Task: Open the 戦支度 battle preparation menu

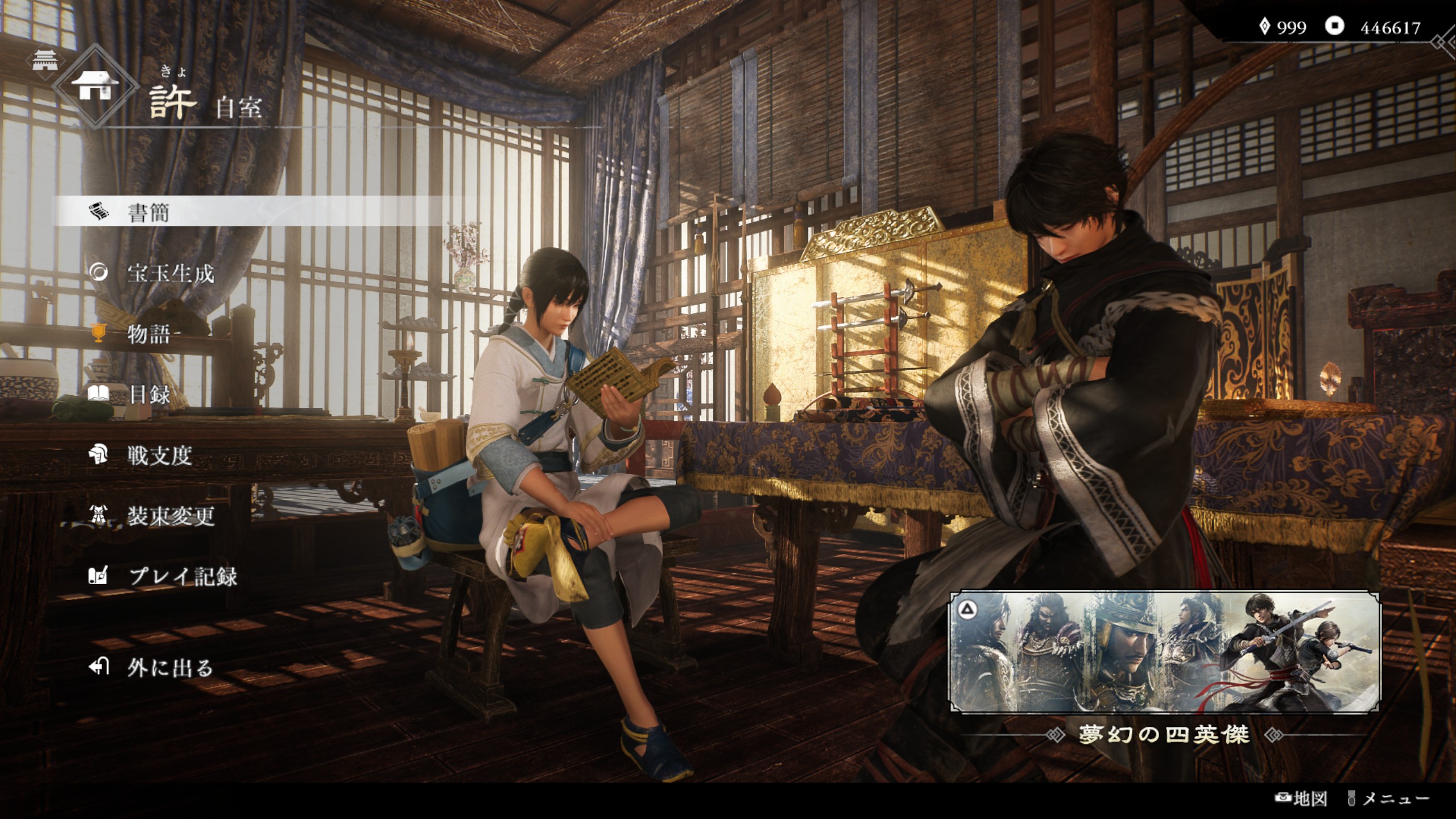Action: 159,455
